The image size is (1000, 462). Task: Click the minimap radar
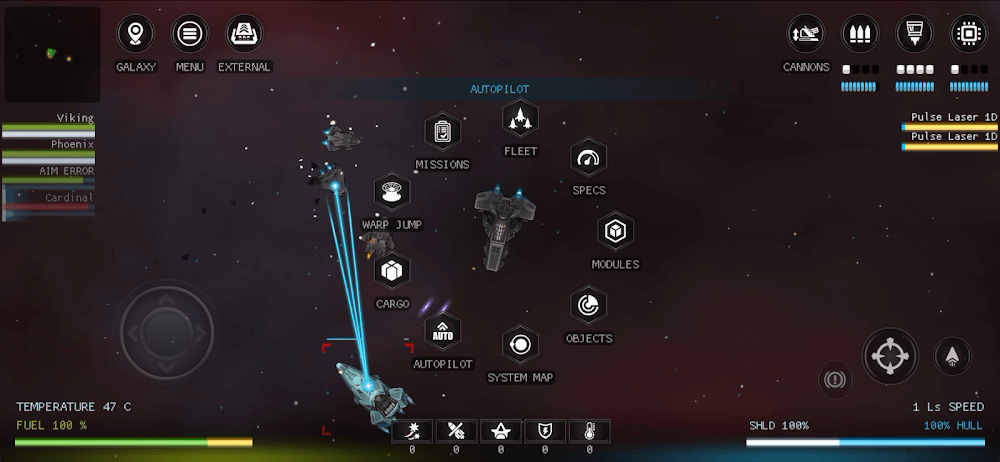52,54
